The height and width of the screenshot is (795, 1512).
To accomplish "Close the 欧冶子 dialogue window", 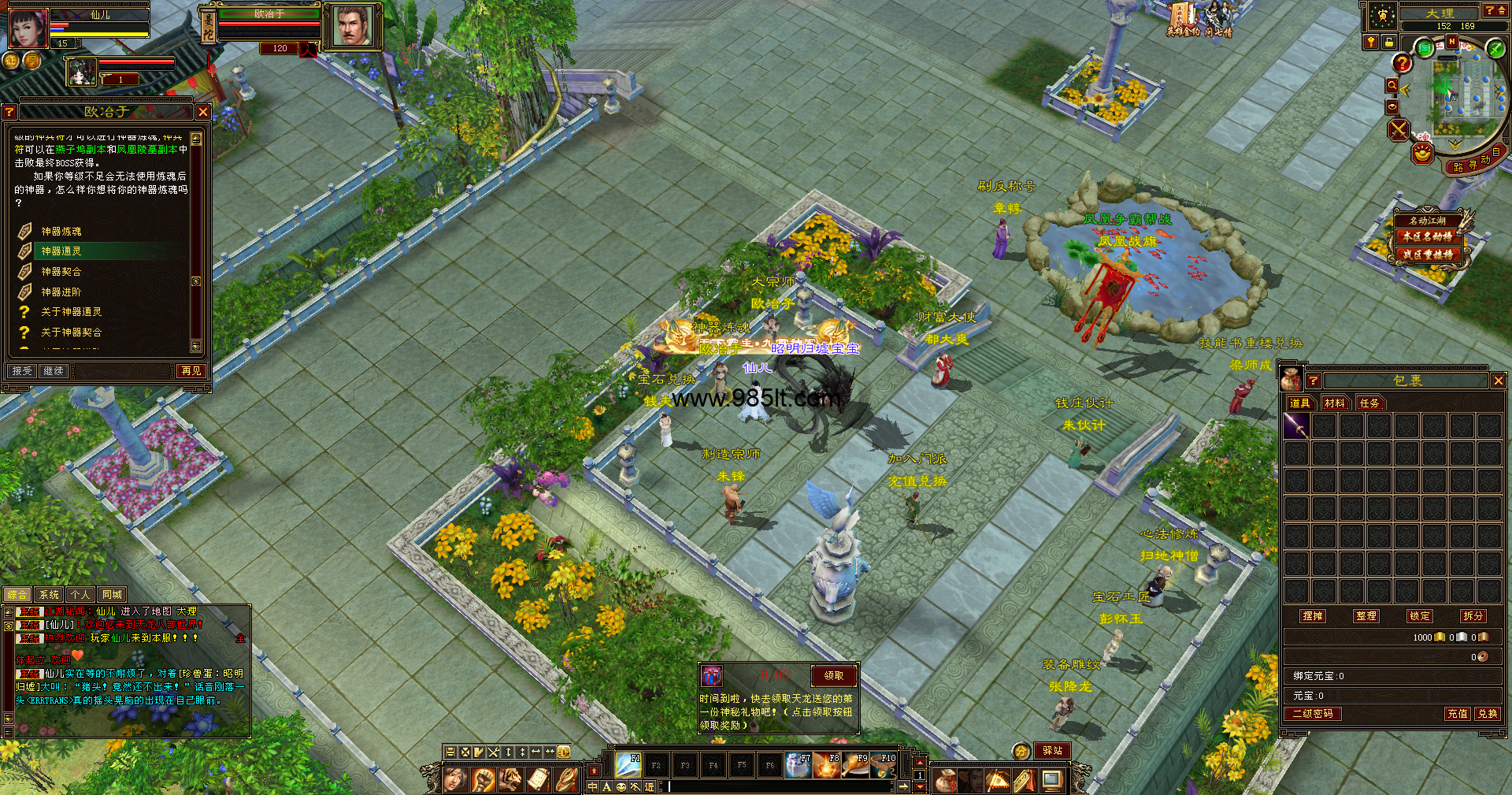I will [202, 112].
